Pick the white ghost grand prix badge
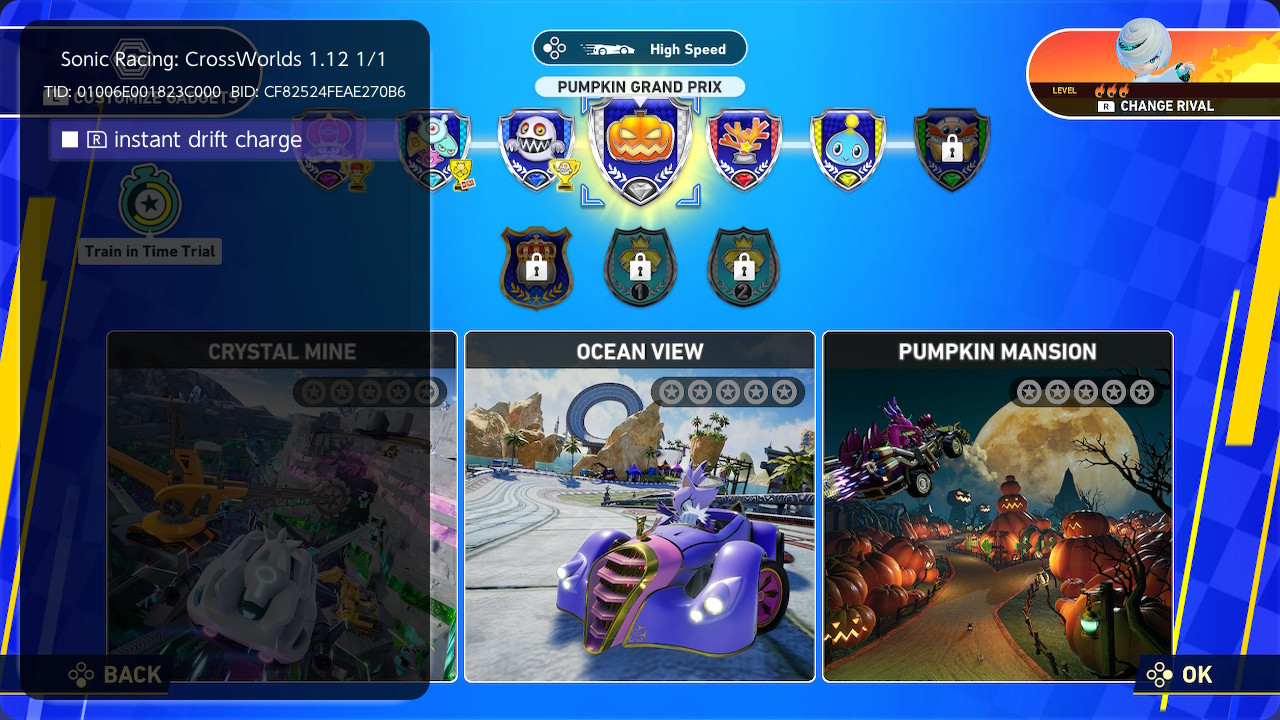The image size is (1280, 720). [x=536, y=150]
